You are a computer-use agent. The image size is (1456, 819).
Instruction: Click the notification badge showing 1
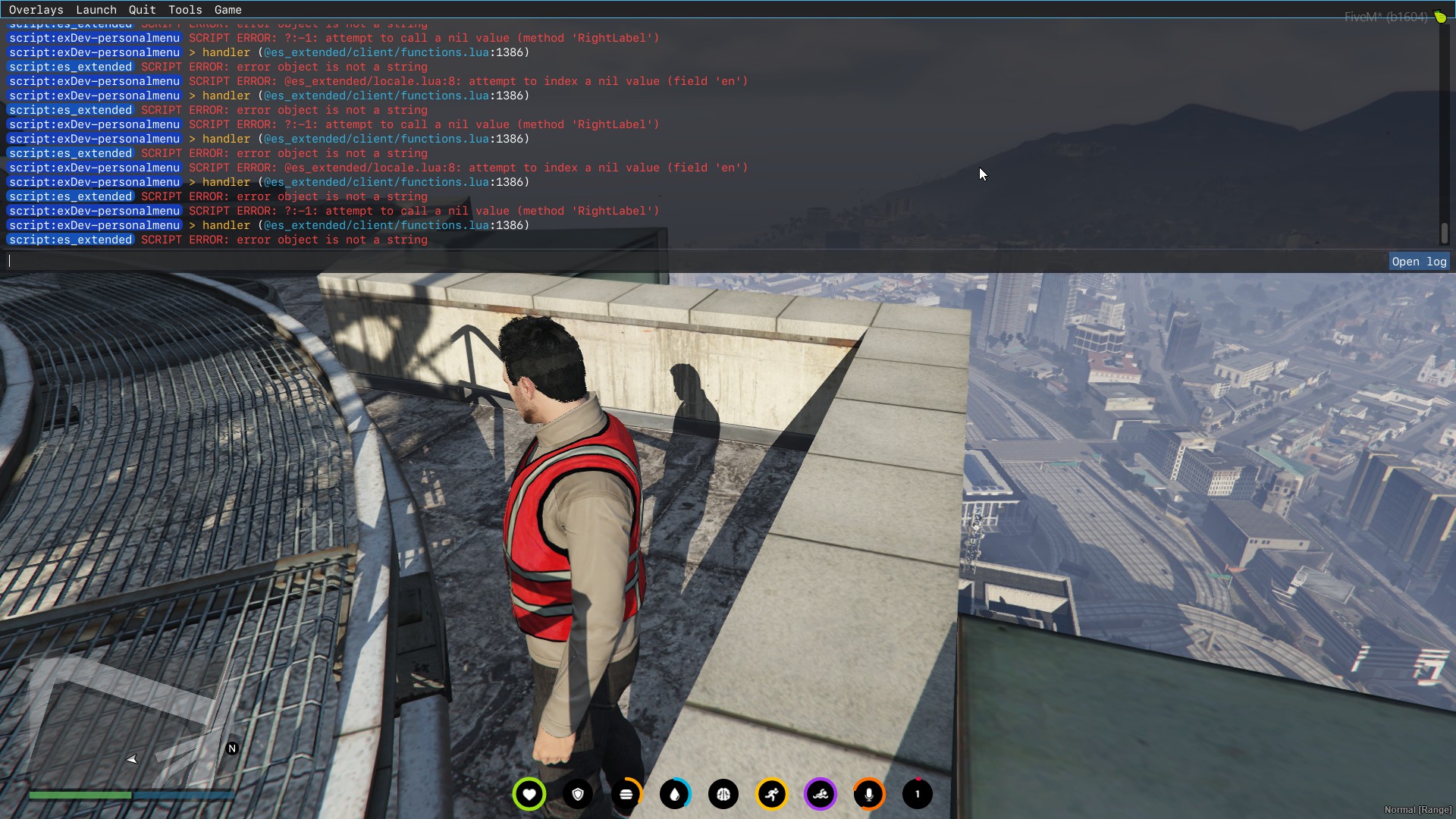(x=917, y=794)
